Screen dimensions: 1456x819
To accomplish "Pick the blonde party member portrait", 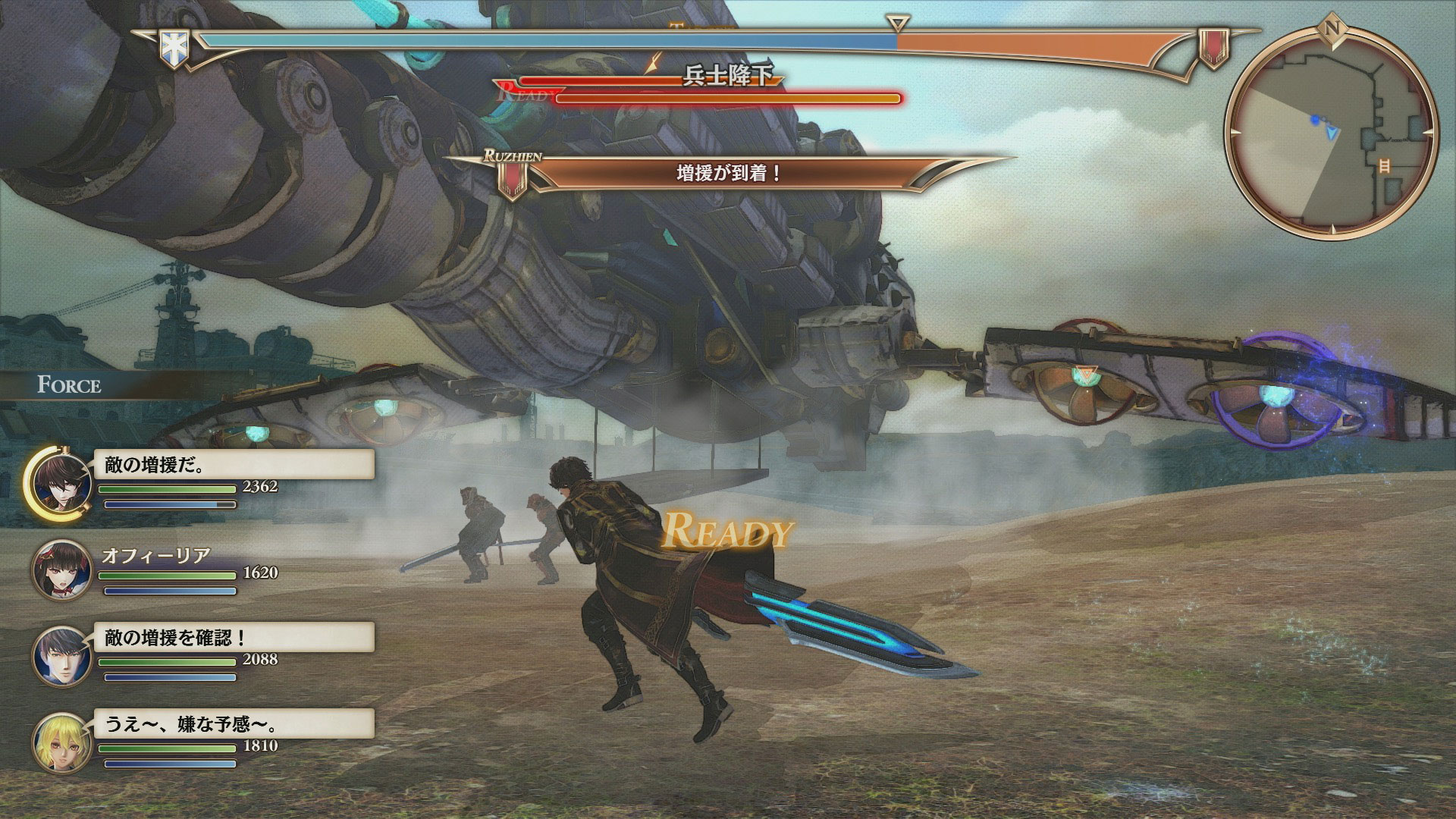I will tap(62, 743).
